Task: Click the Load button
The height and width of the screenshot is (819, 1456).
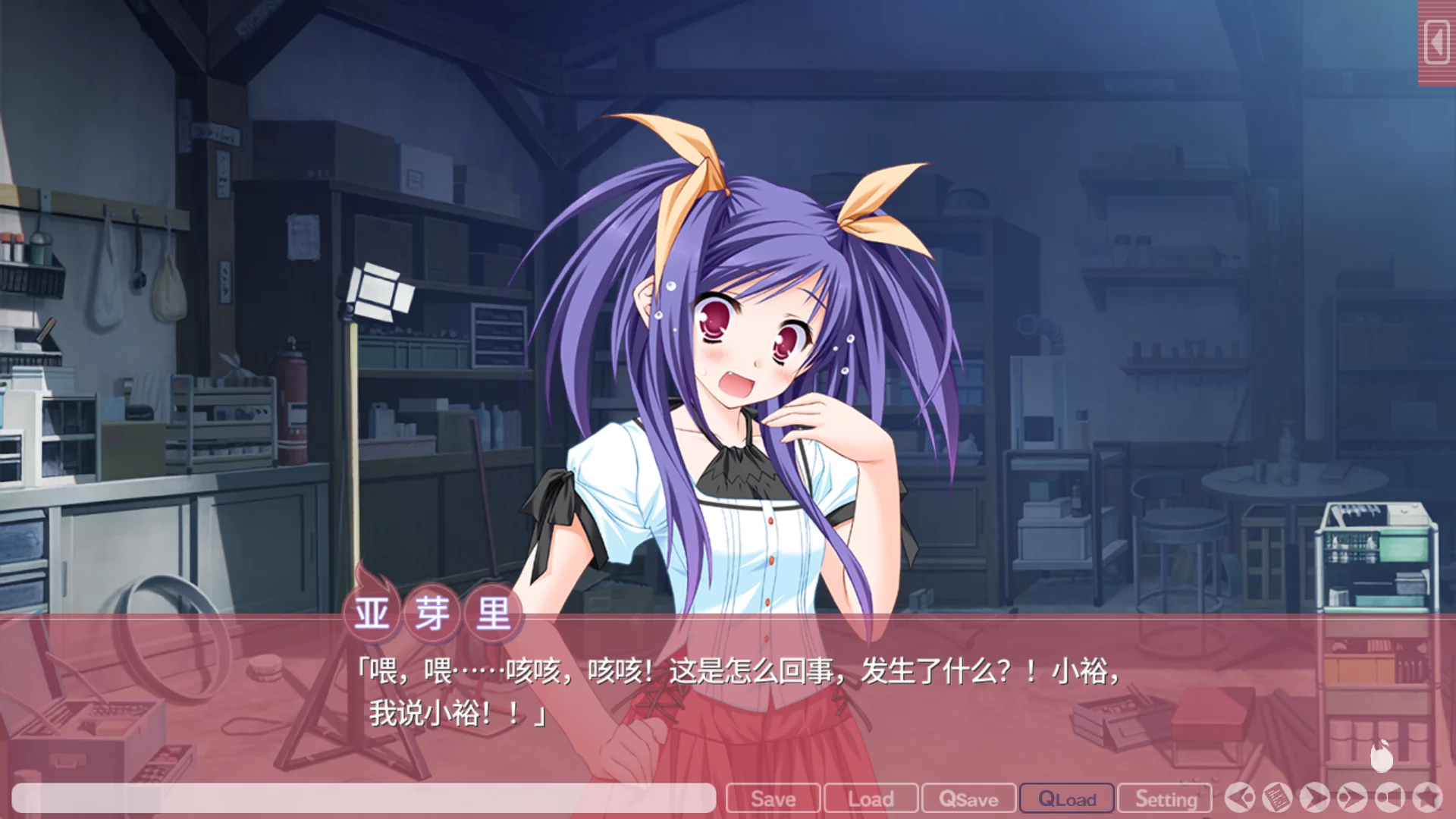Action: [x=871, y=799]
